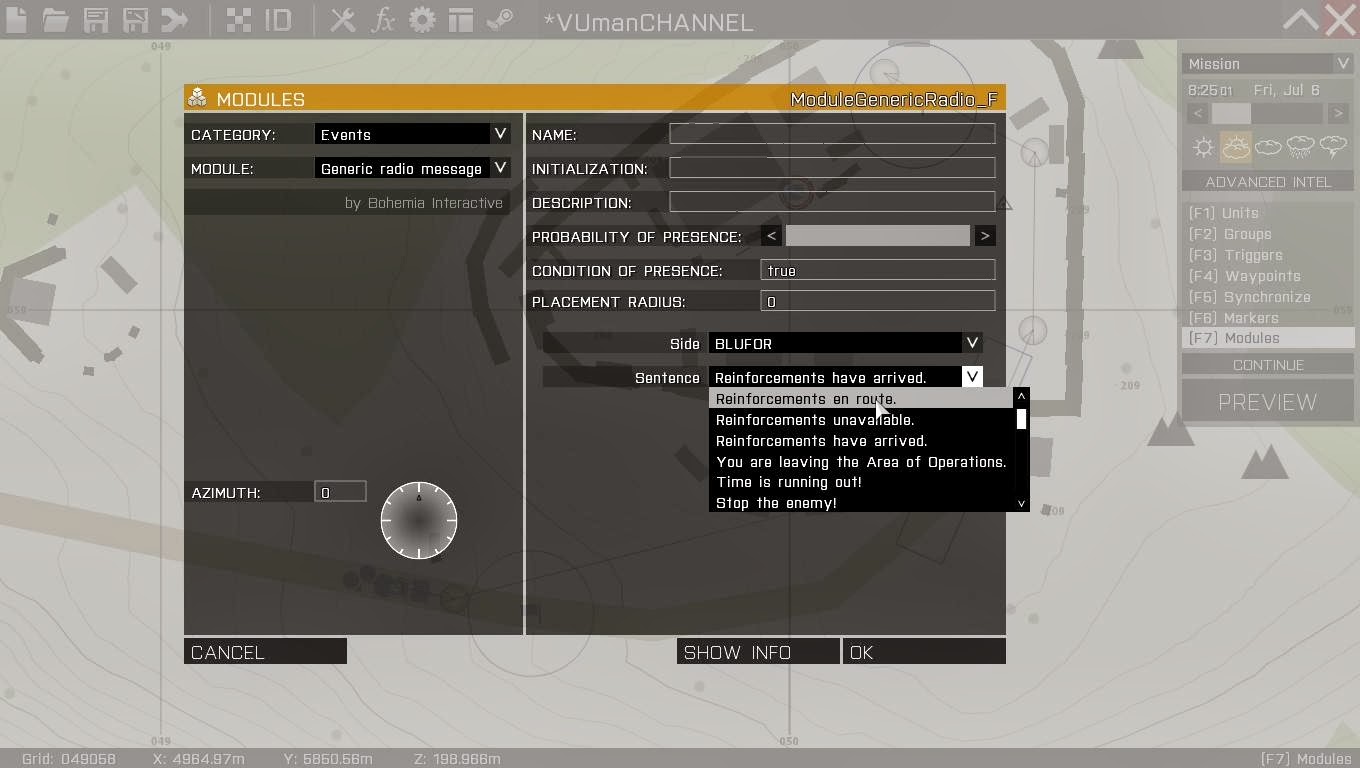Pick the stormy lightning weather icon
The width and height of the screenshot is (1360, 768).
click(1334, 147)
